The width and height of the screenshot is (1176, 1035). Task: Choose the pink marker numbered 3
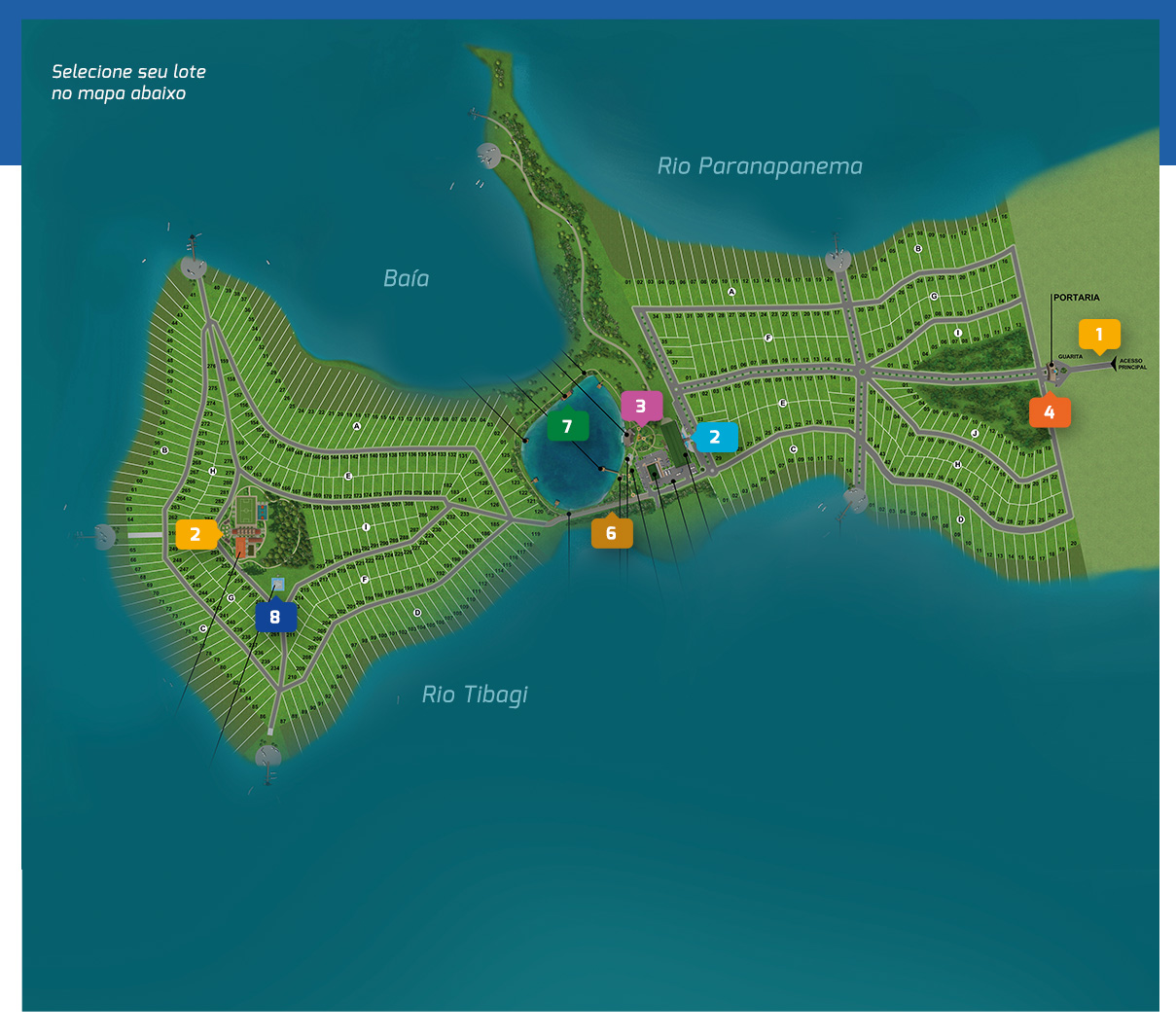[641, 406]
